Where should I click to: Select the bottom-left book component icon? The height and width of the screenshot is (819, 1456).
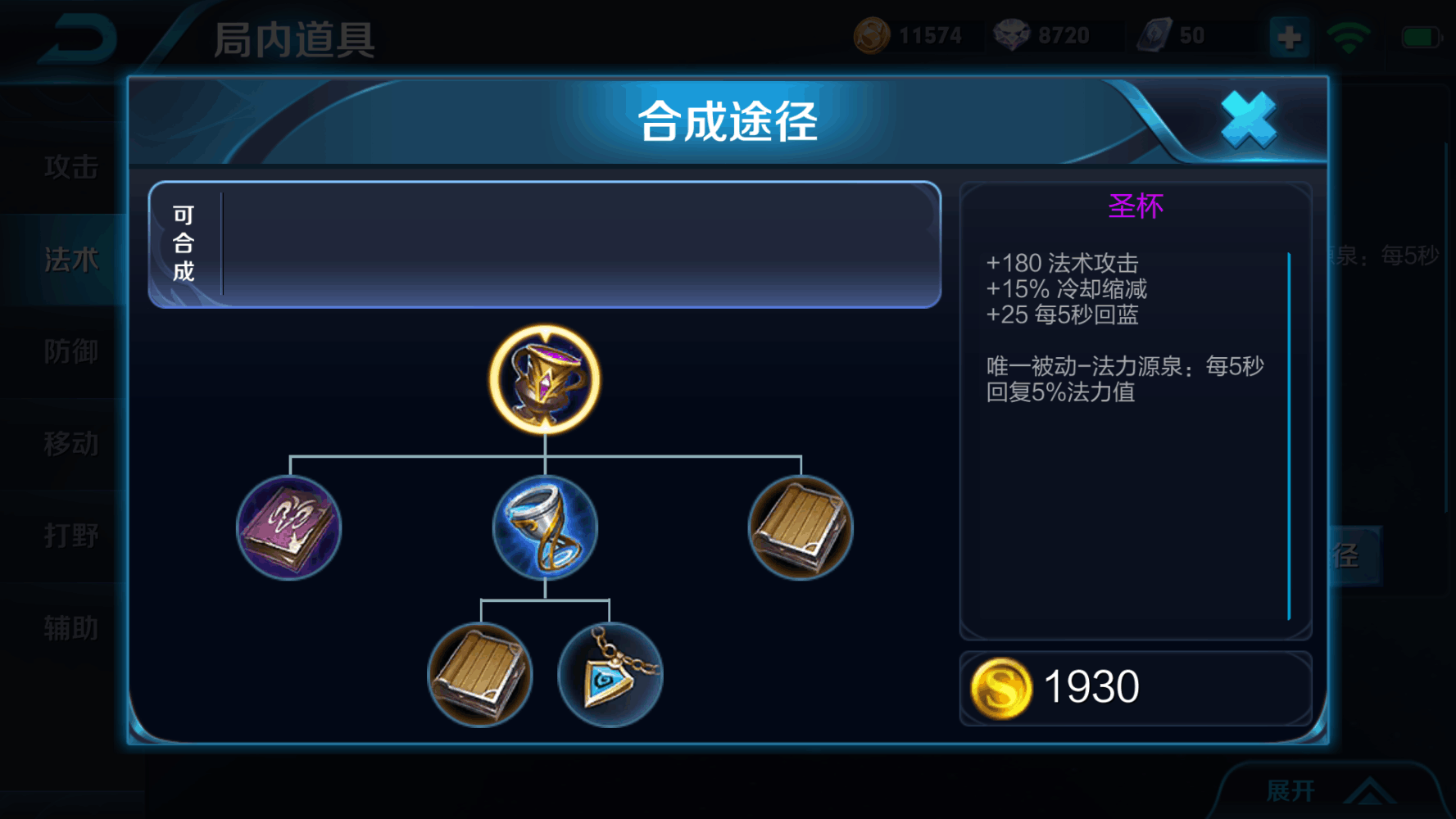point(480,675)
